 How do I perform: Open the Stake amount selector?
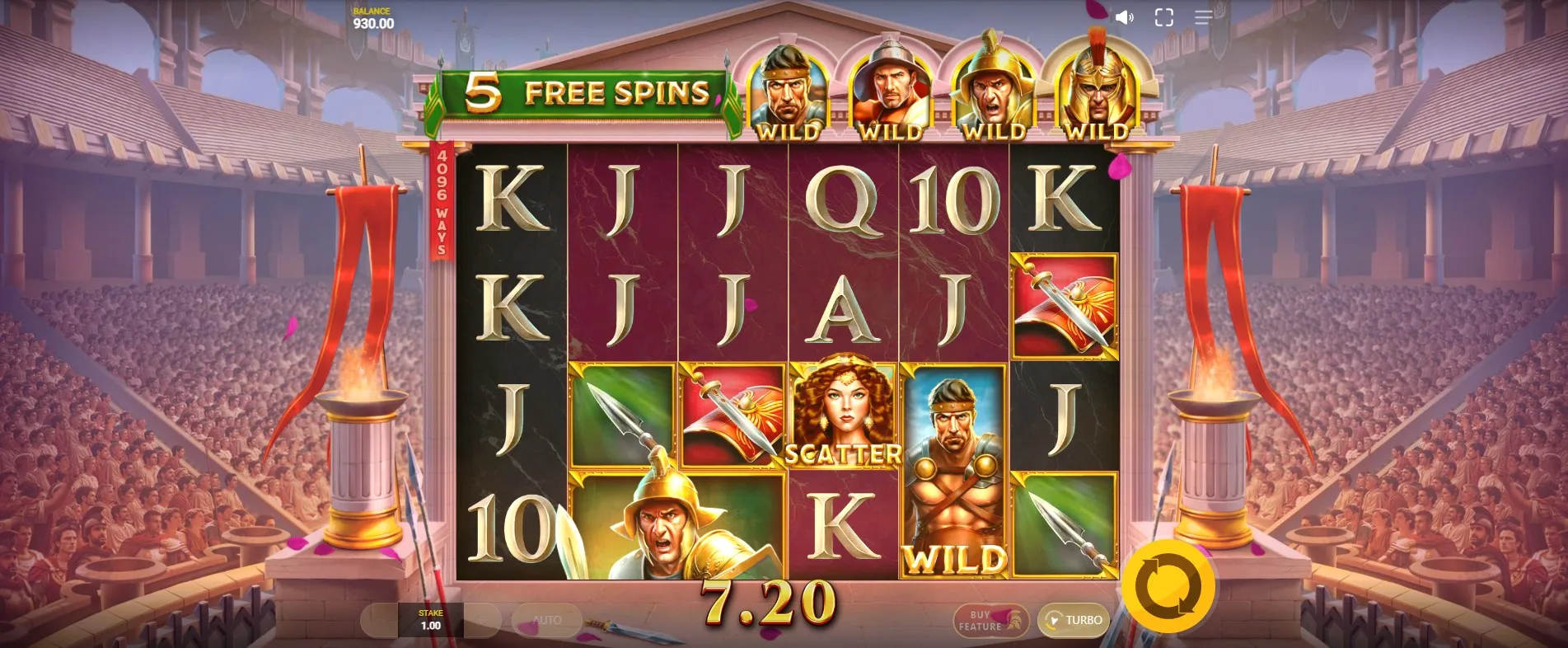[430, 620]
